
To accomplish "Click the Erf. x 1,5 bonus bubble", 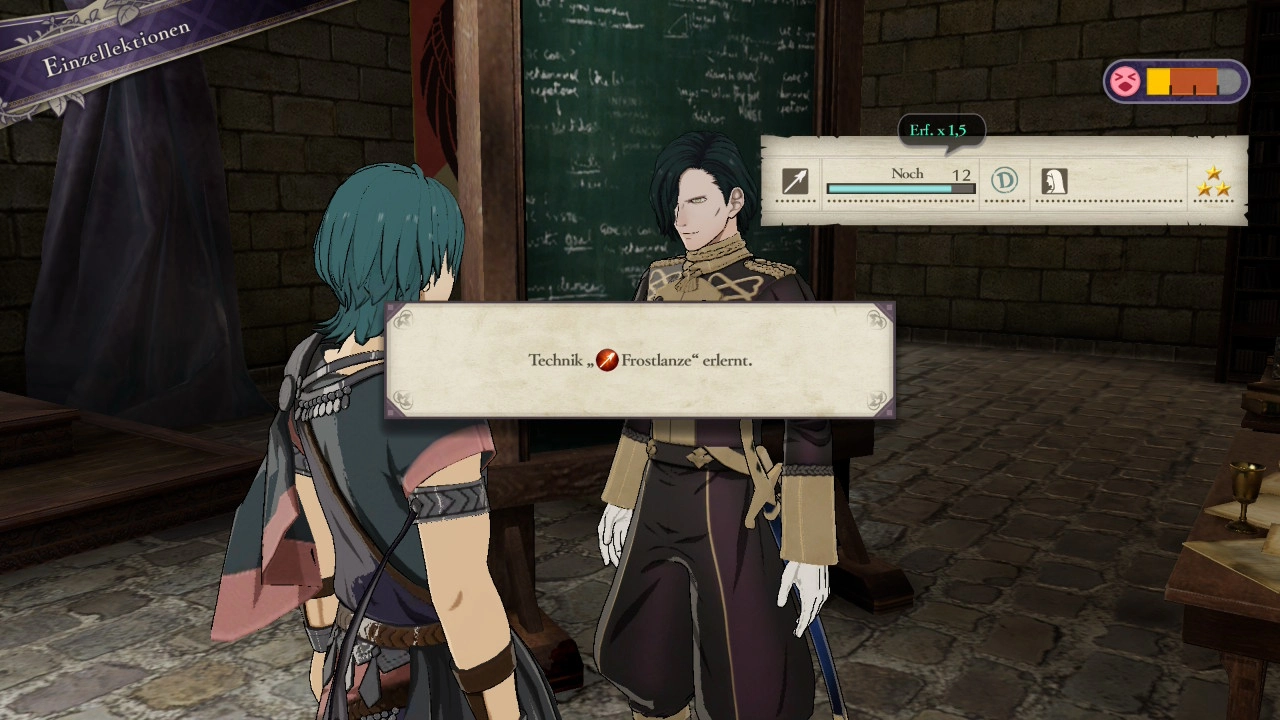I will point(937,131).
